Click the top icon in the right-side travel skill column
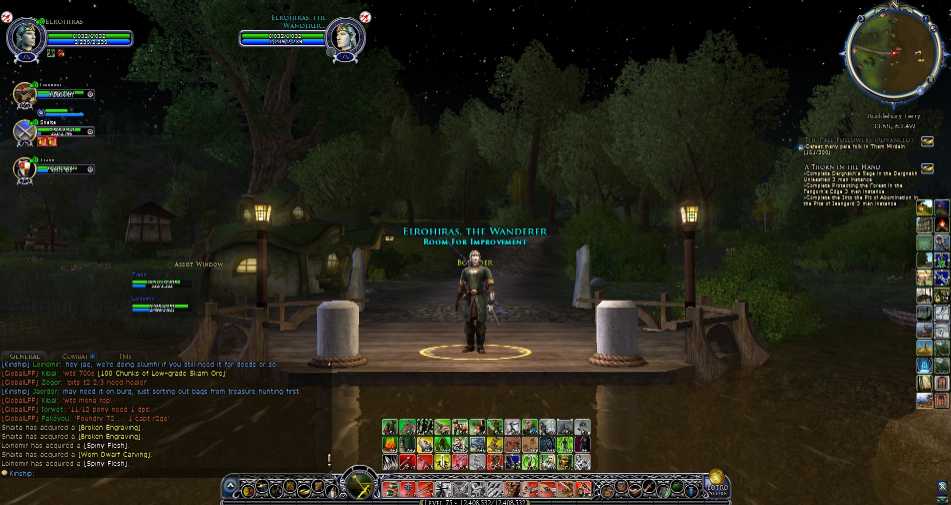This screenshot has height=505, width=951. [924, 208]
